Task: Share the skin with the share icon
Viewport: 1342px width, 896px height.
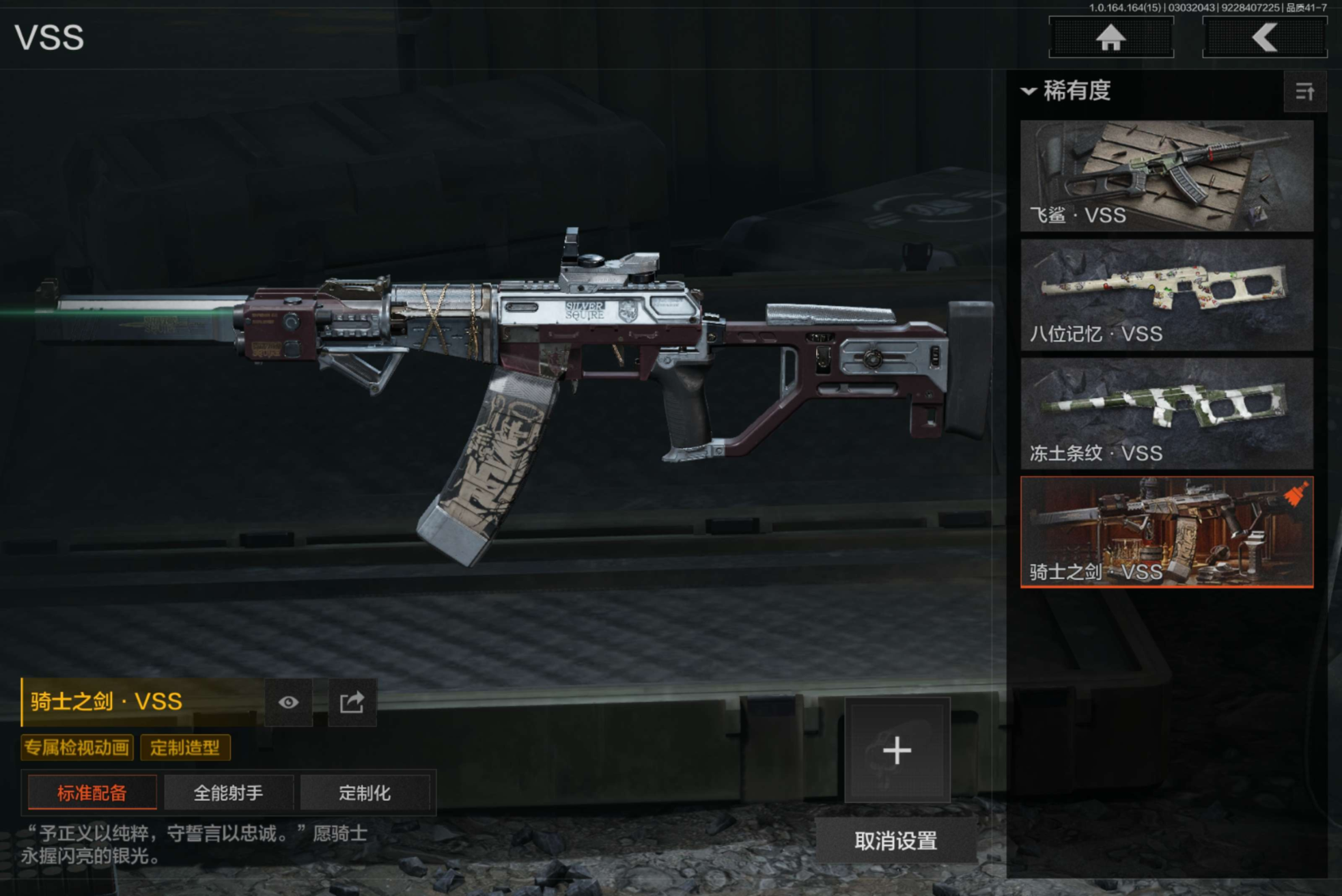Action: [x=352, y=702]
